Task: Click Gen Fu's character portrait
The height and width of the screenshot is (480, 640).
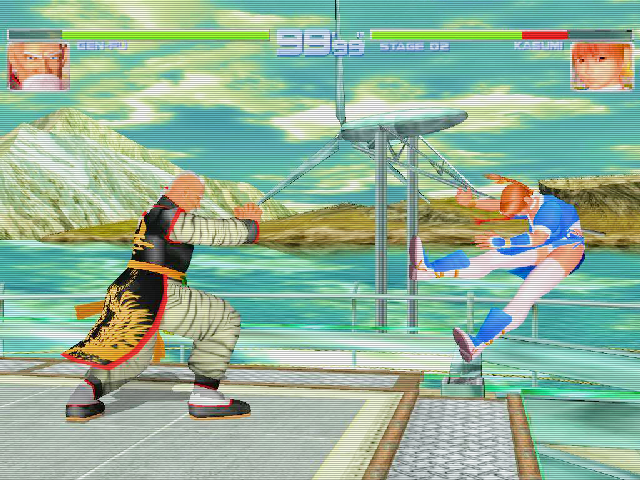Action: coord(38,63)
